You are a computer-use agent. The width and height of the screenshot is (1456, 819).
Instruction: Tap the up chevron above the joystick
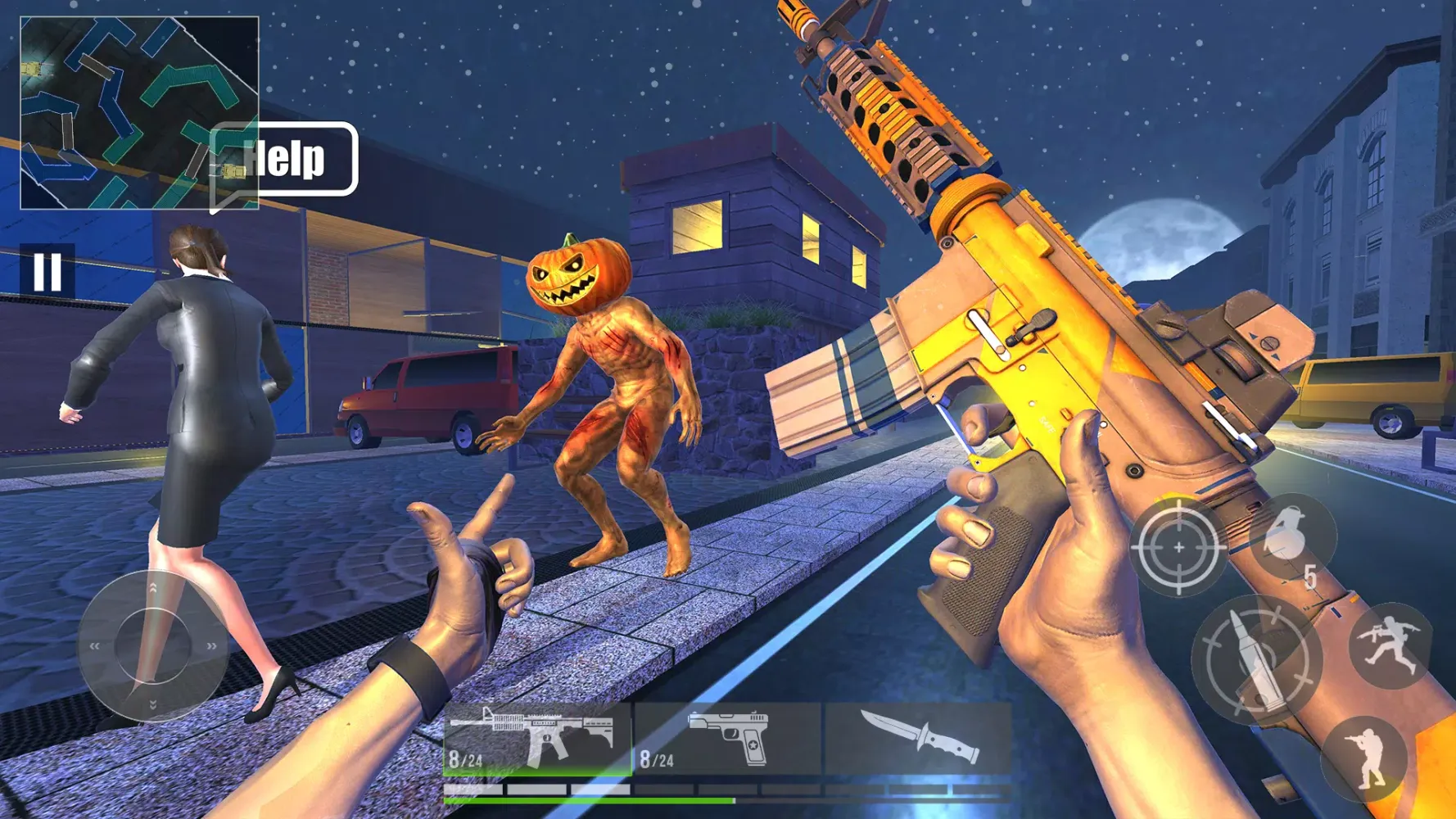[152, 588]
